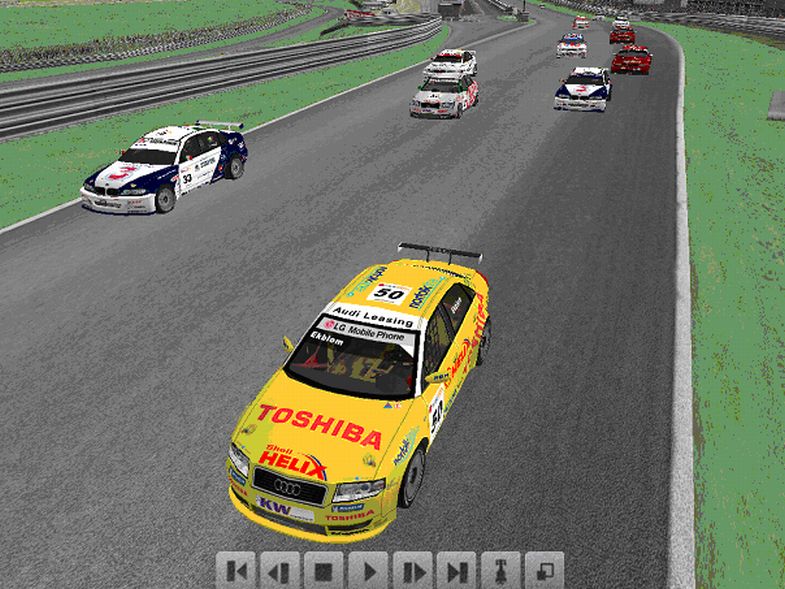Screen dimensions: 785x589
Task: Step the replay backward one frame
Action: pyautogui.click(x=281, y=571)
